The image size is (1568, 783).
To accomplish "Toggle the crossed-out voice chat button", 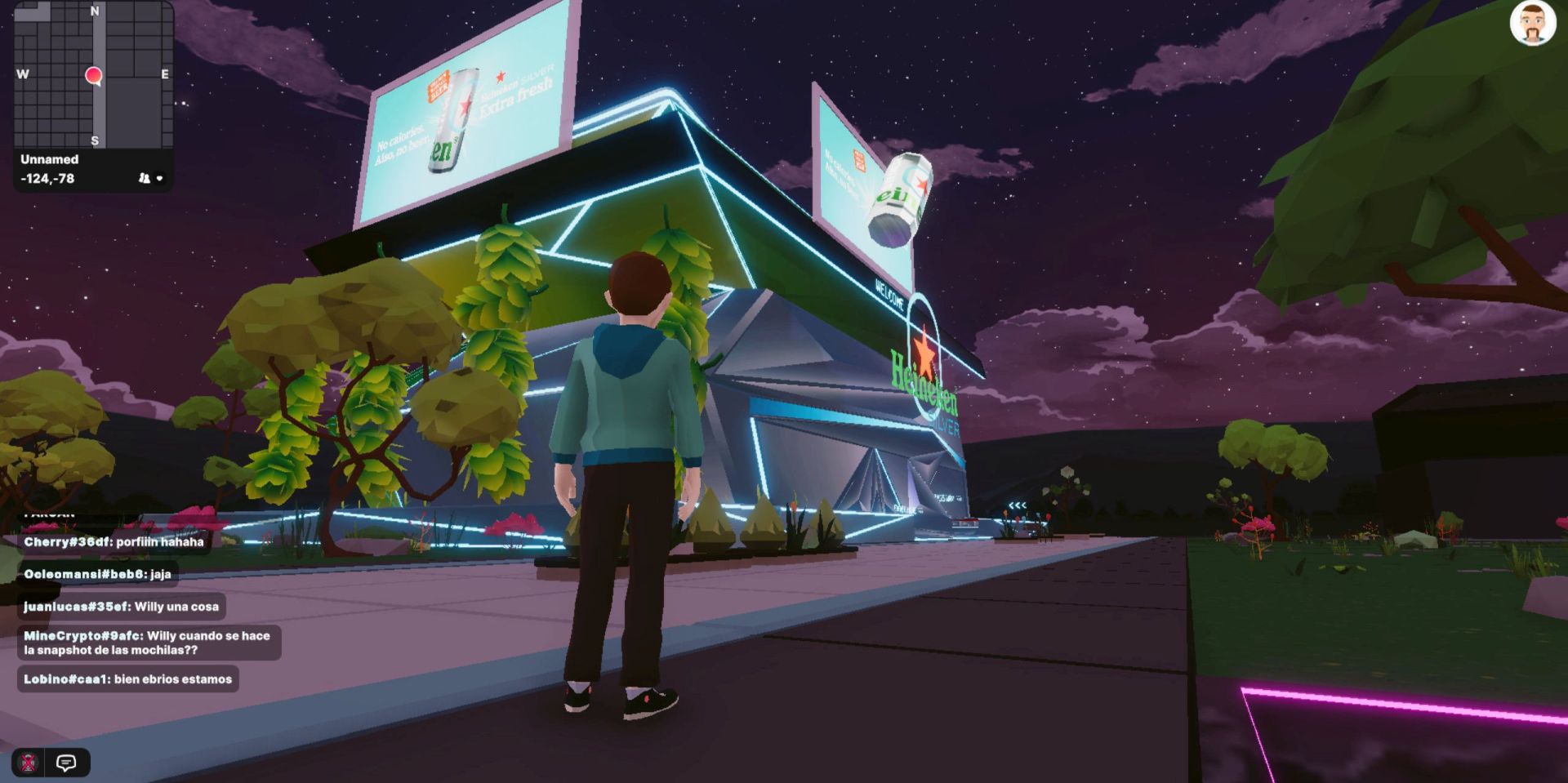I will point(29,763).
